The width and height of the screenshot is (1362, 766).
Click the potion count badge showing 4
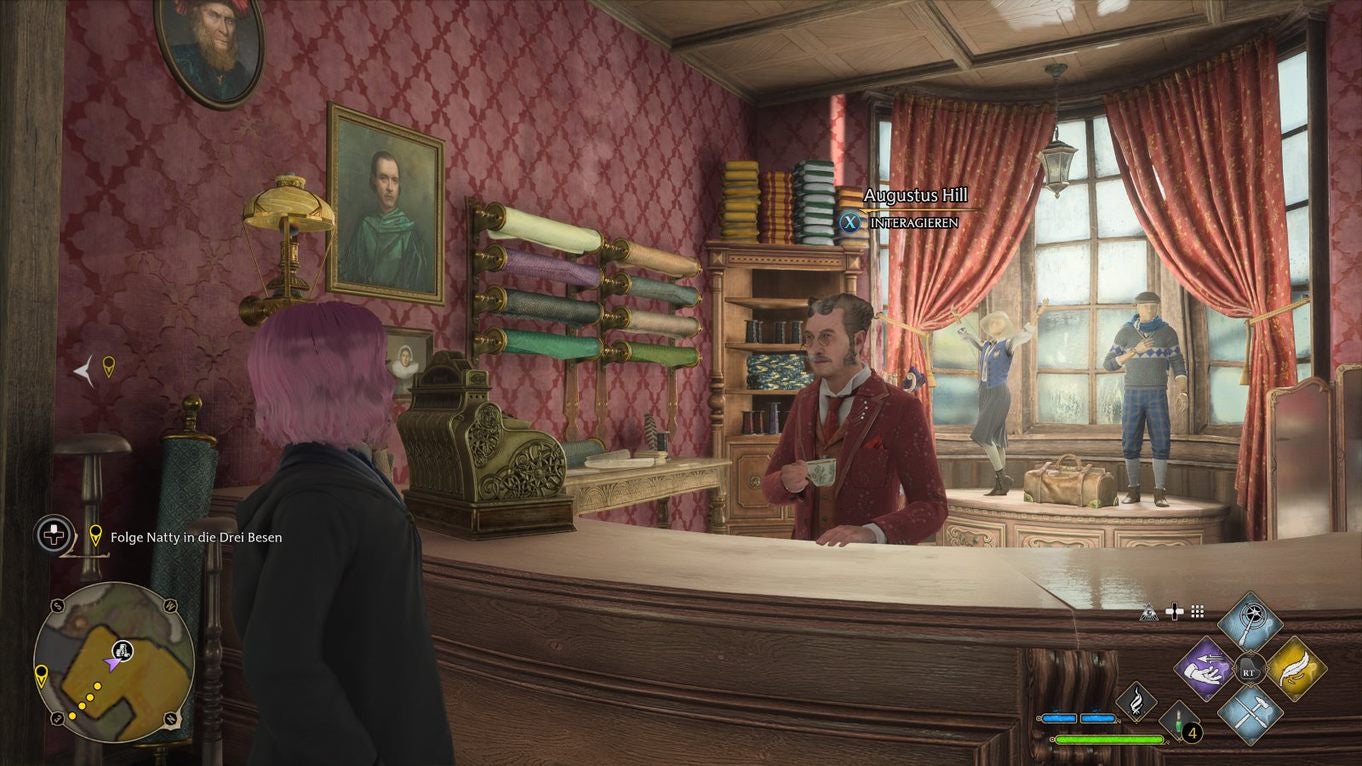(x=1191, y=731)
